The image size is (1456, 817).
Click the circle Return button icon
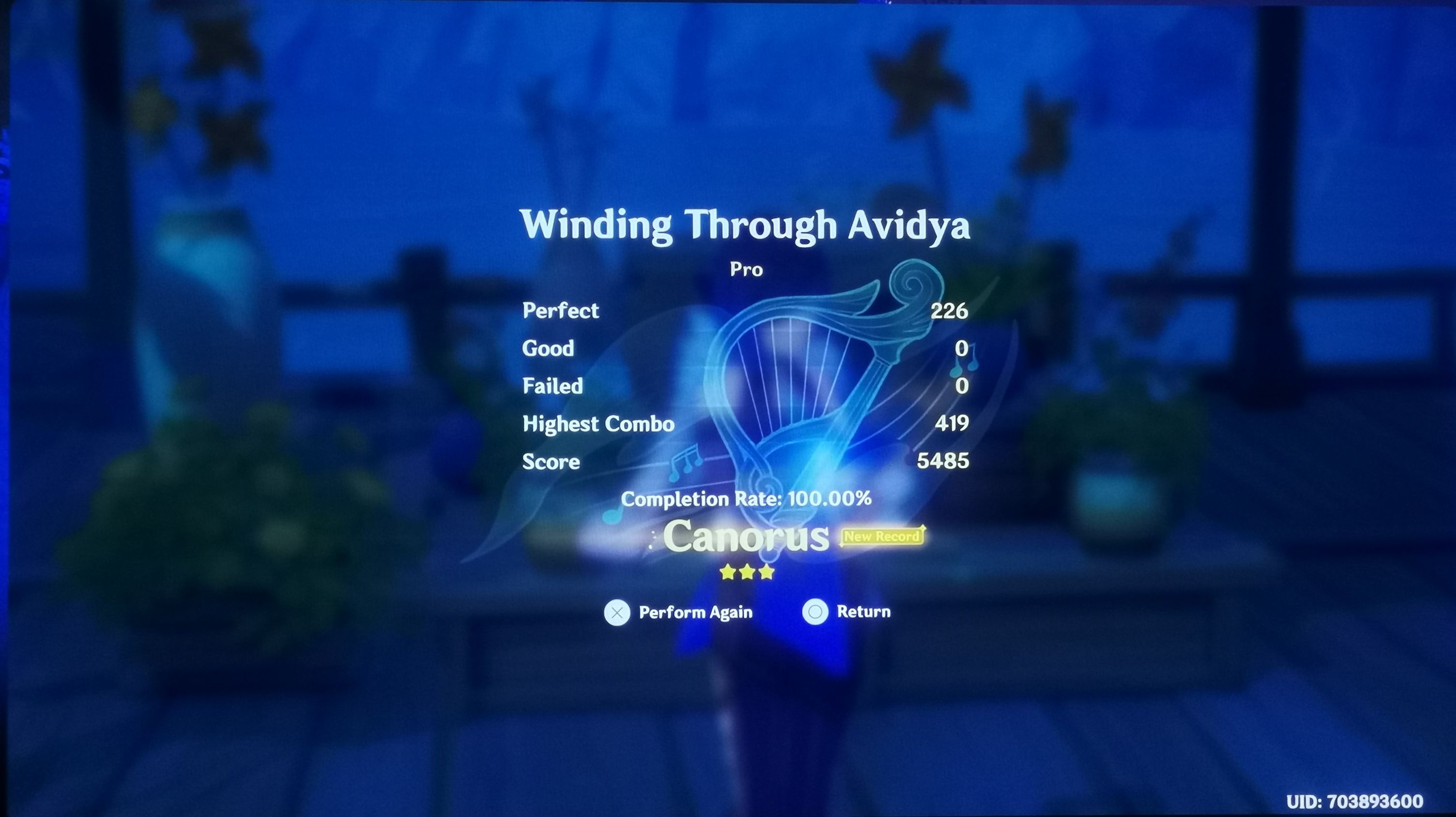click(816, 612)
